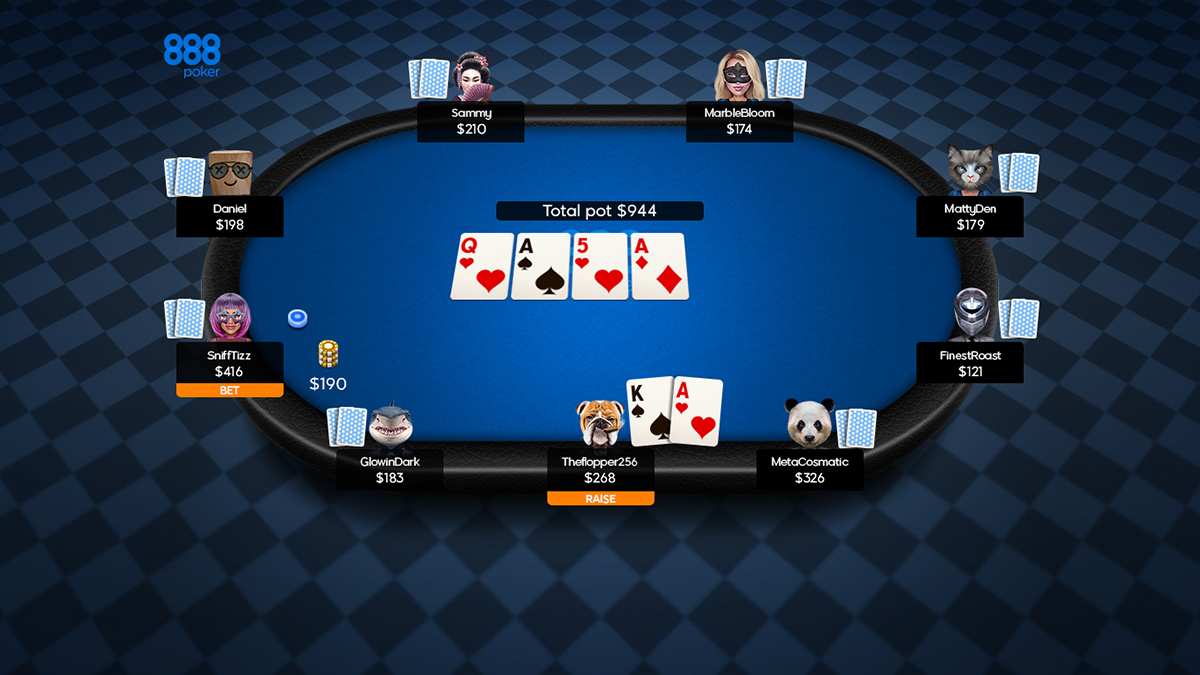Open Sammy's player name plate
The image size is (1200, 675).
pos(470,121)
